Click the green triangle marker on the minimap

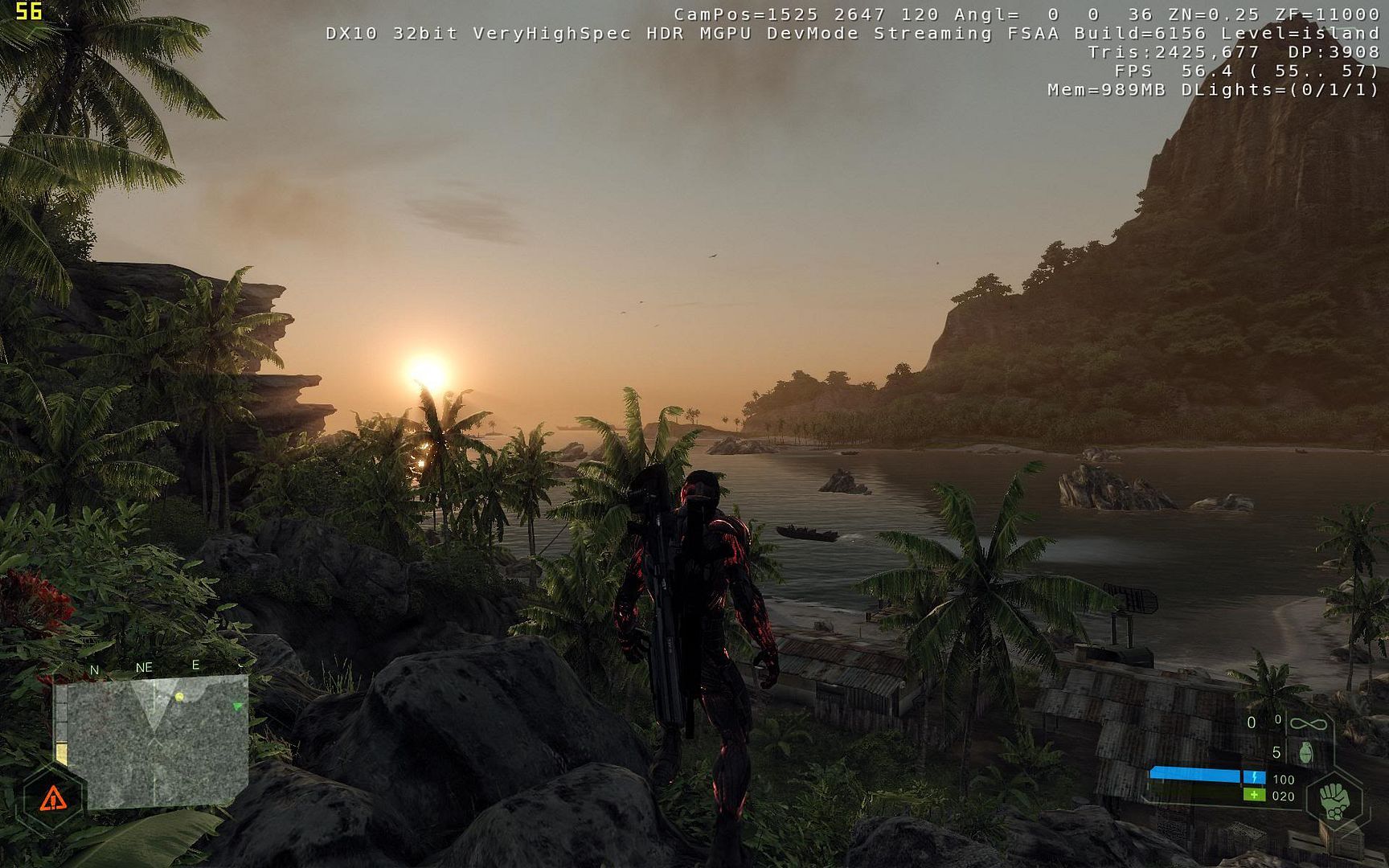click(237, 706)
